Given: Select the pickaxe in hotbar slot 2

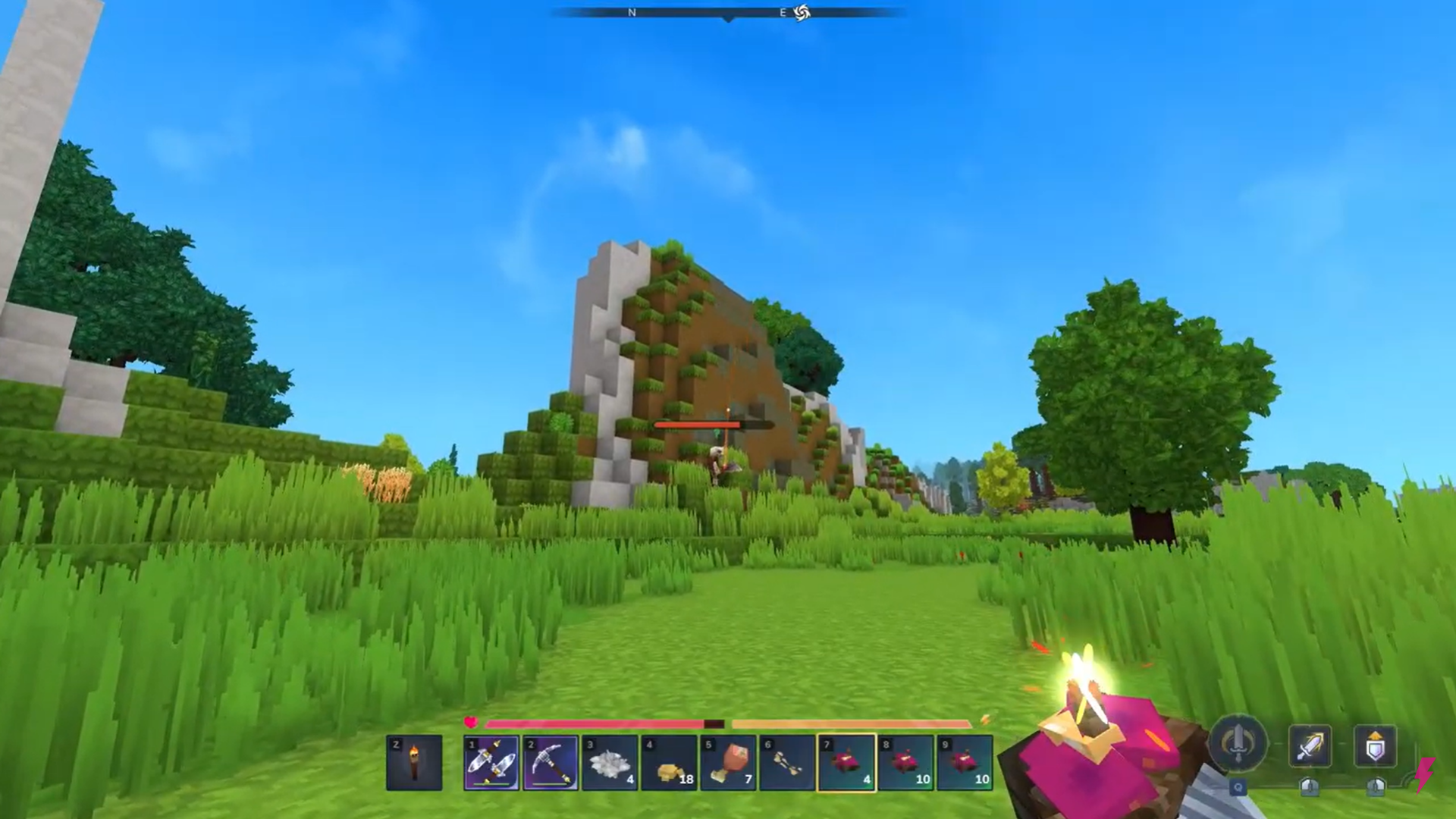Looking at the screenshot, I should [x=551, y=762].
